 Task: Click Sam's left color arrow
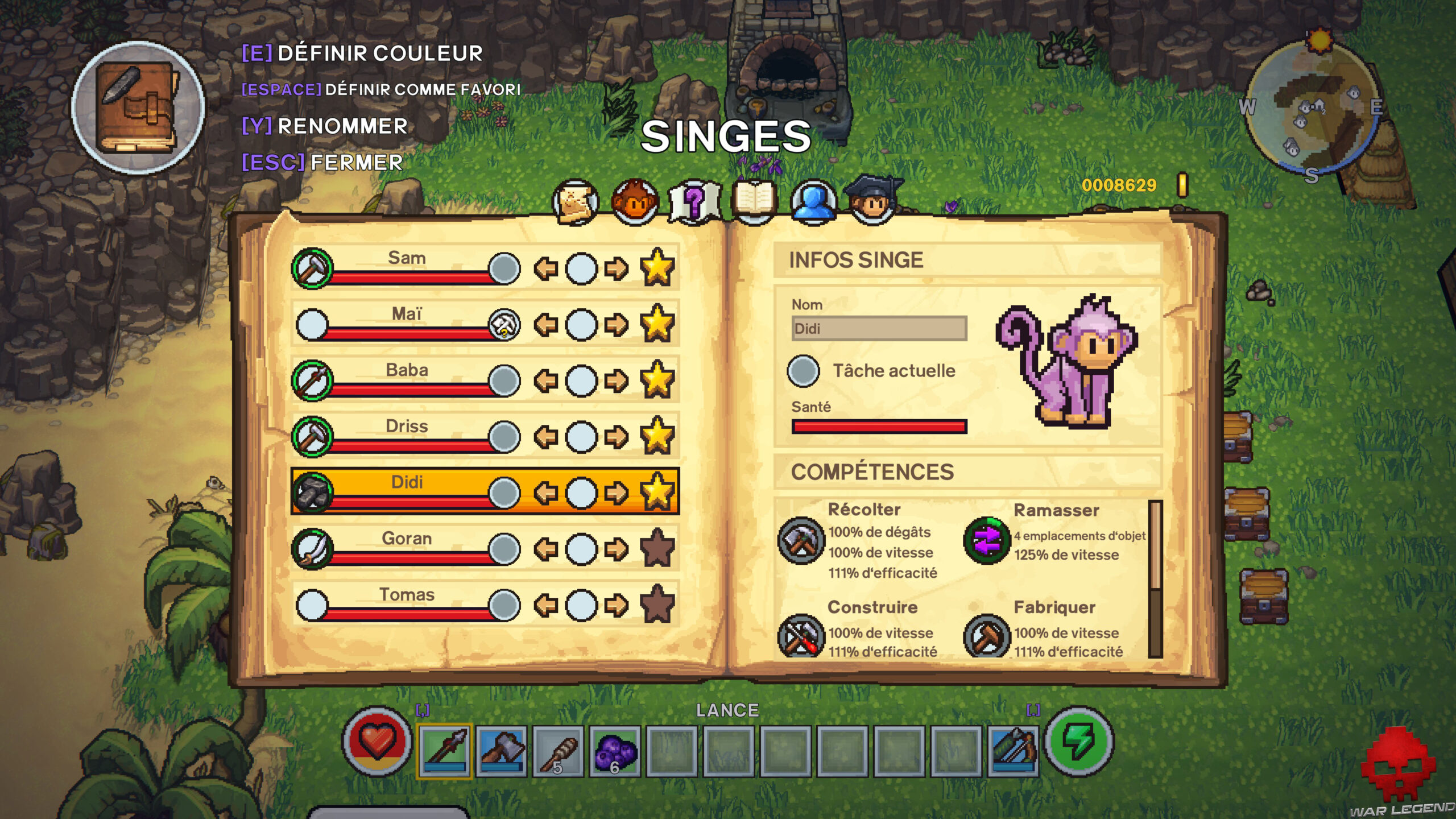click(546, 268)
